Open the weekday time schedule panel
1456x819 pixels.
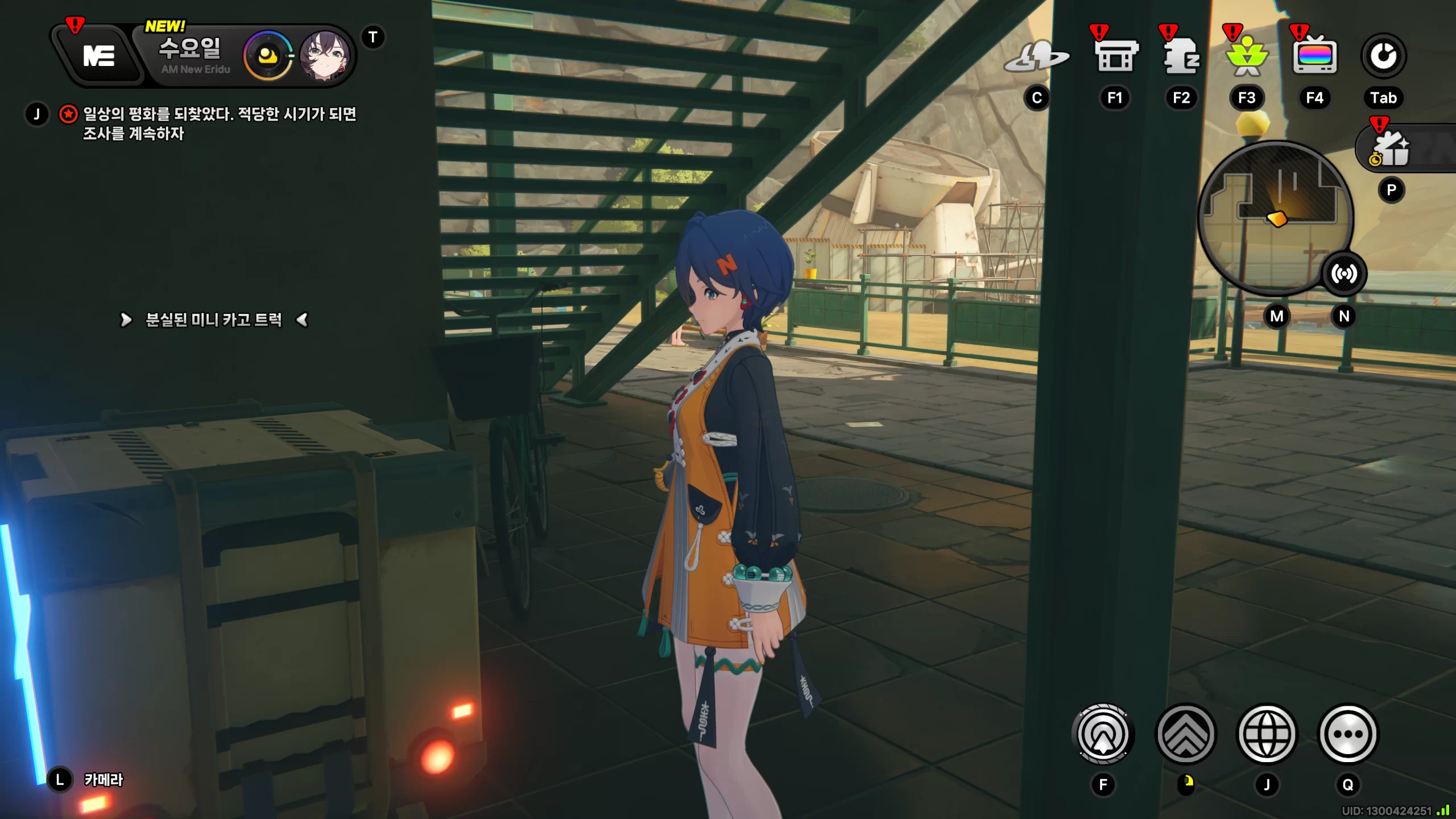(191, 55)
